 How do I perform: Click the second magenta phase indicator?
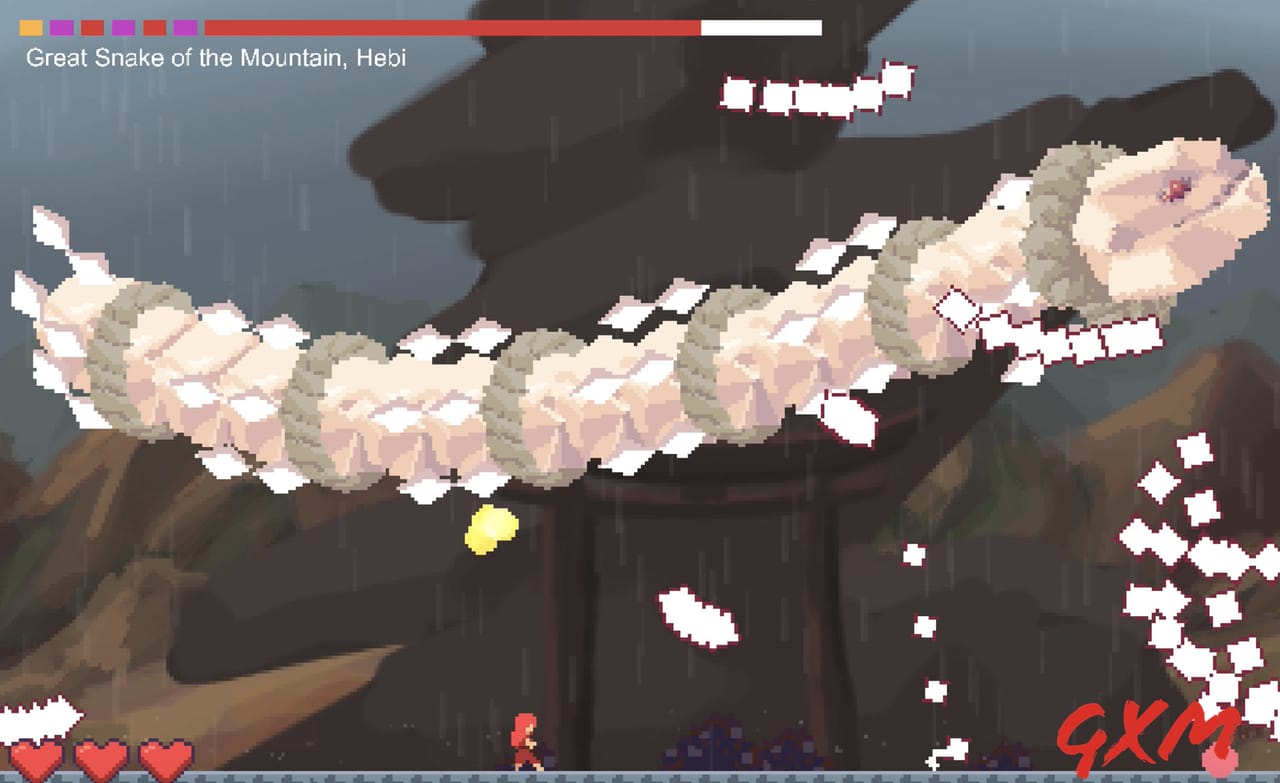pyautogui.click(x=123, y=27)
